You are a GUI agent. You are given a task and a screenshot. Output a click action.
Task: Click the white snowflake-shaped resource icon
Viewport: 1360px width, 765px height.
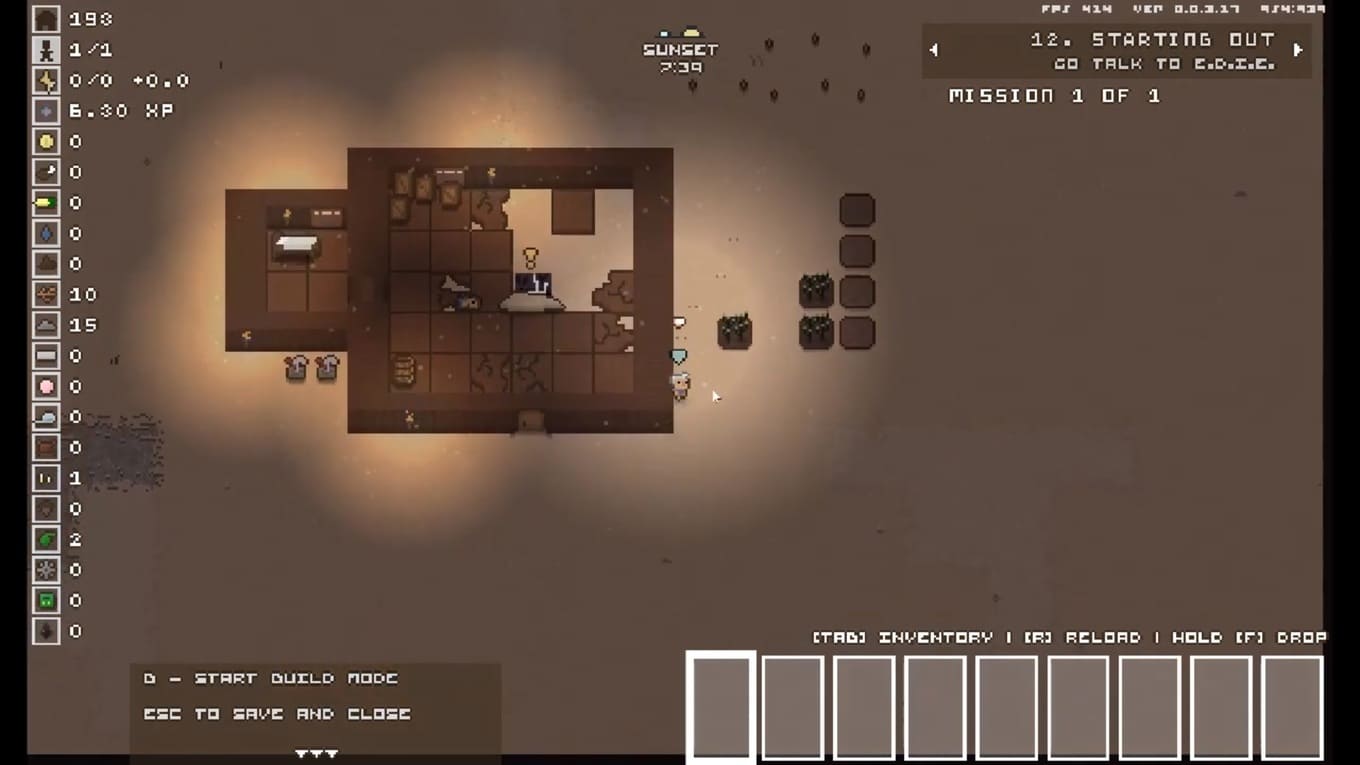point(46,570)
